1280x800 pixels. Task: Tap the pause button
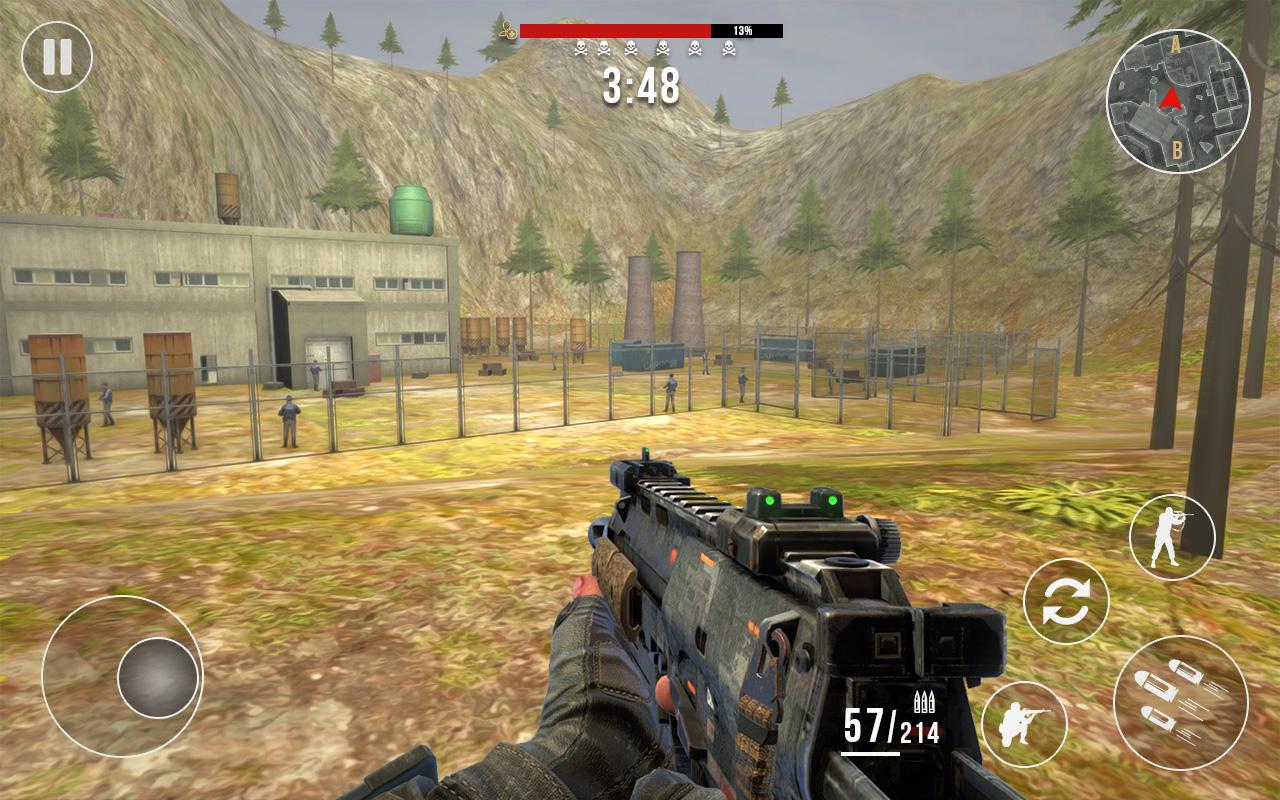click(57, 55)
